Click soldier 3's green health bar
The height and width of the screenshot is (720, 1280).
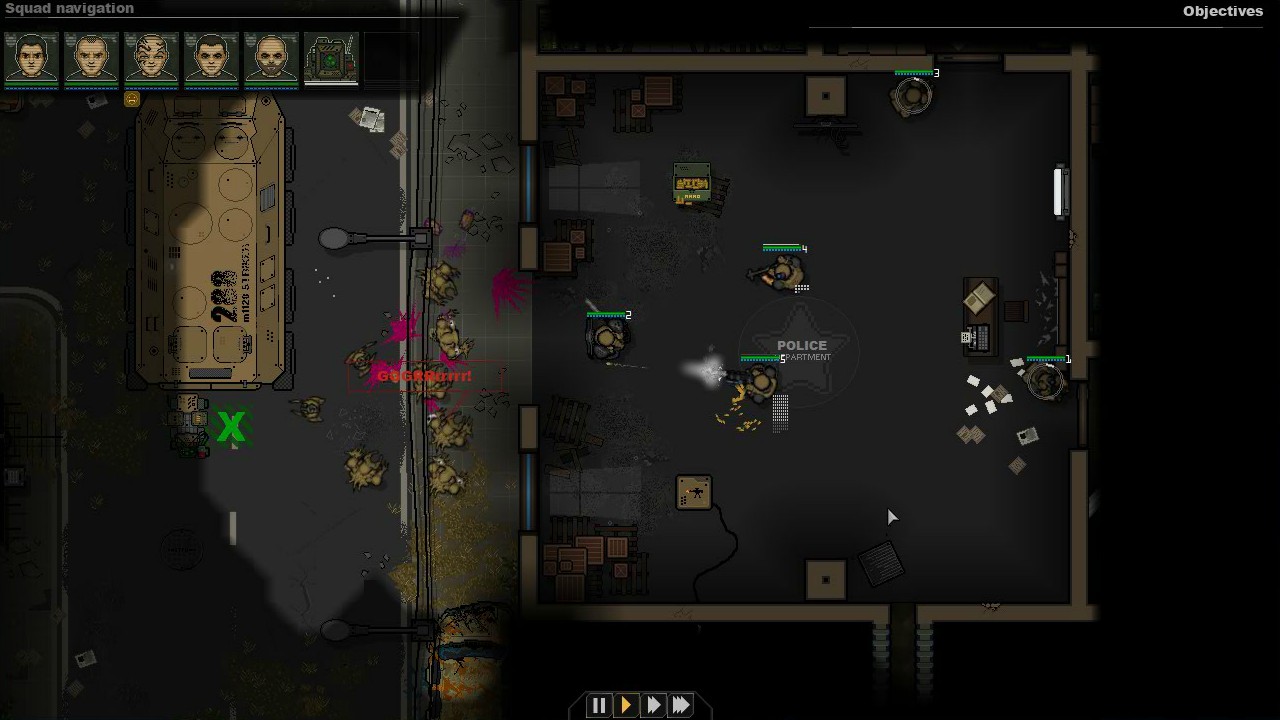[911, 72]
